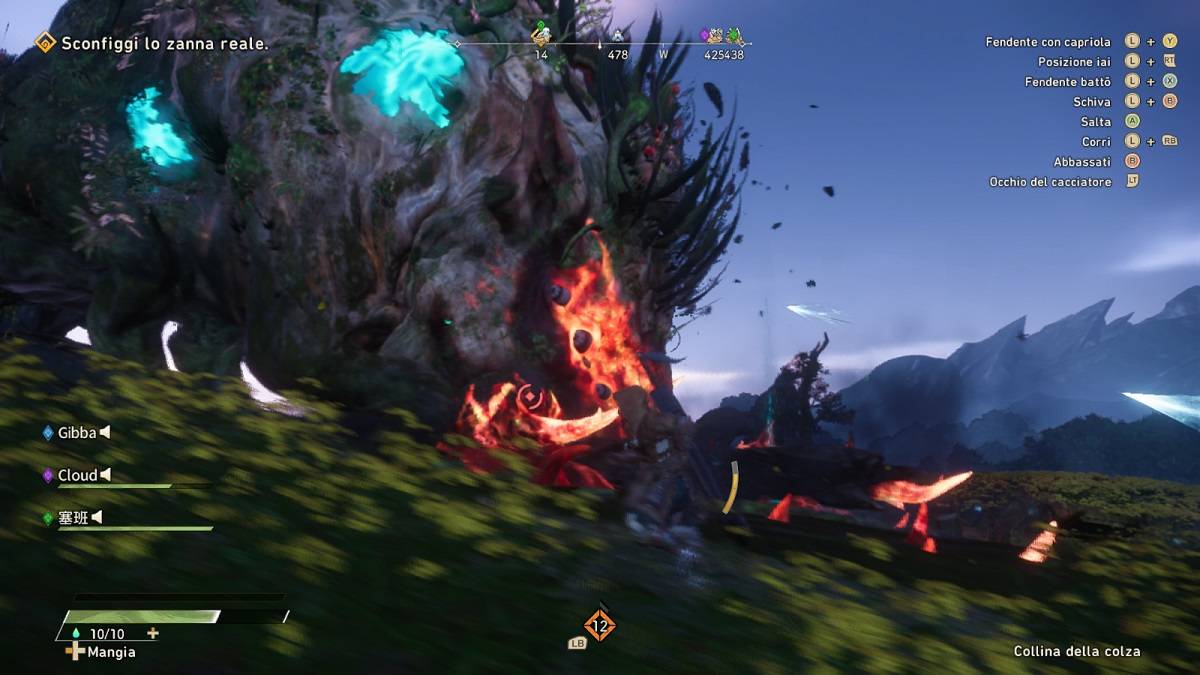Click the green monster marker on the compass
The image size is (1200, 675).
(736, 36)
